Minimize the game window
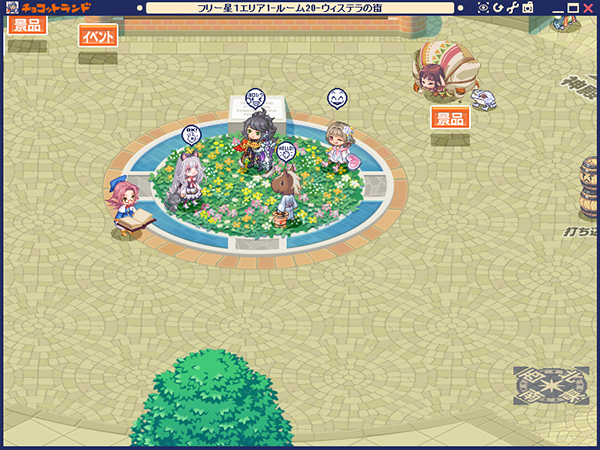 556,8
